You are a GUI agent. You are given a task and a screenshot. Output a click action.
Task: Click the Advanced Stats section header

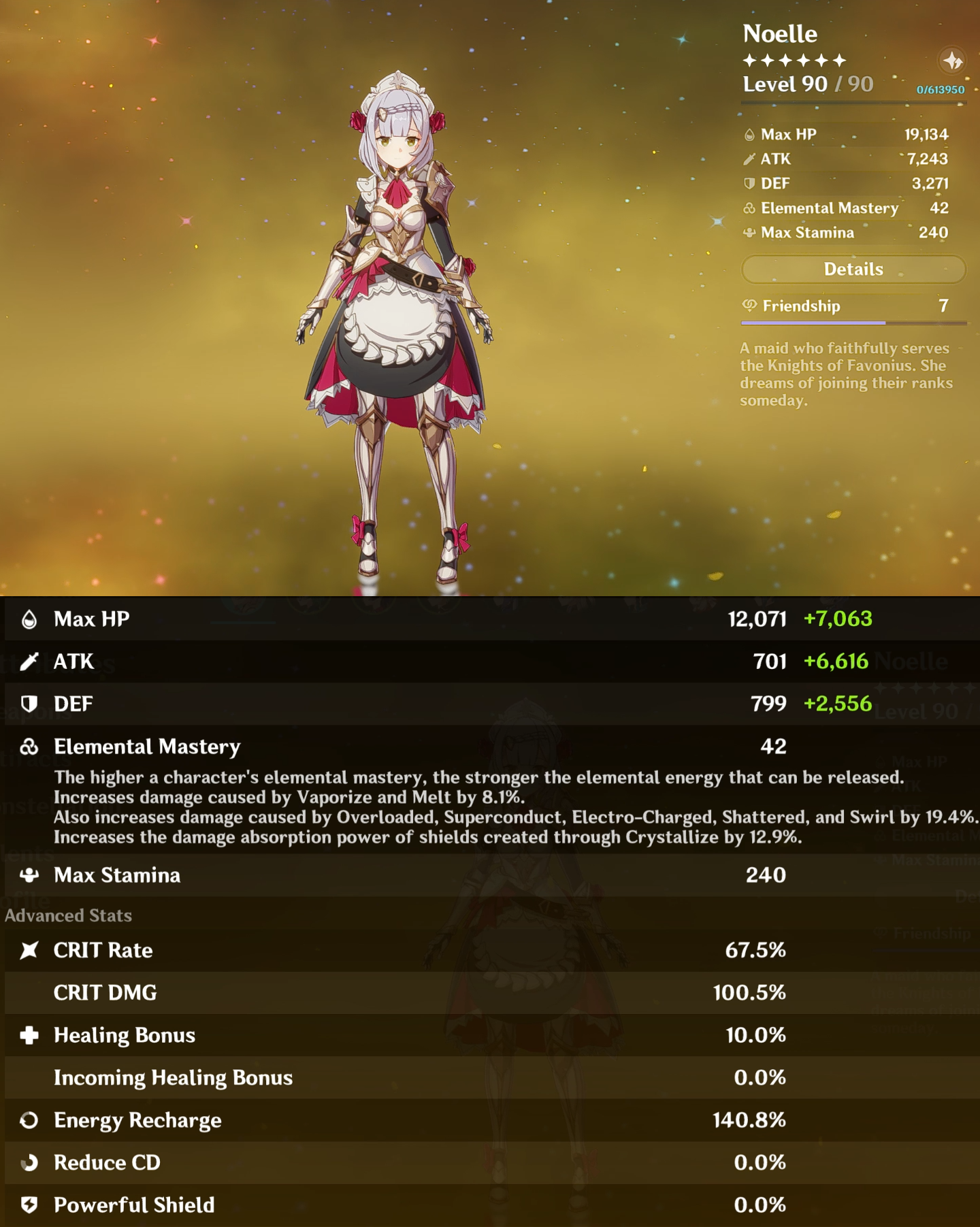point(68,915)
